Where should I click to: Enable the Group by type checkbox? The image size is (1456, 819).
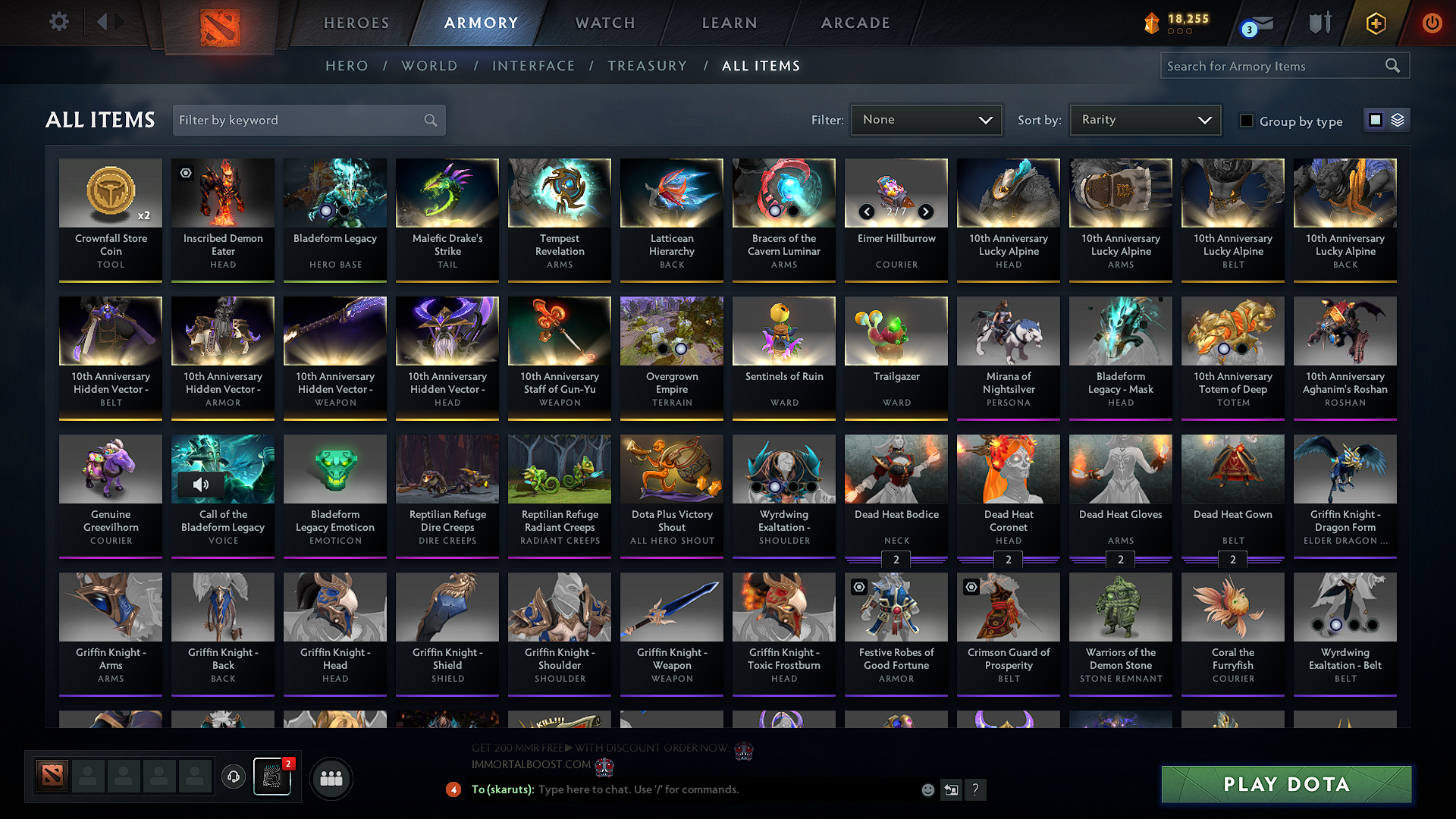(x=1247, y=121)
